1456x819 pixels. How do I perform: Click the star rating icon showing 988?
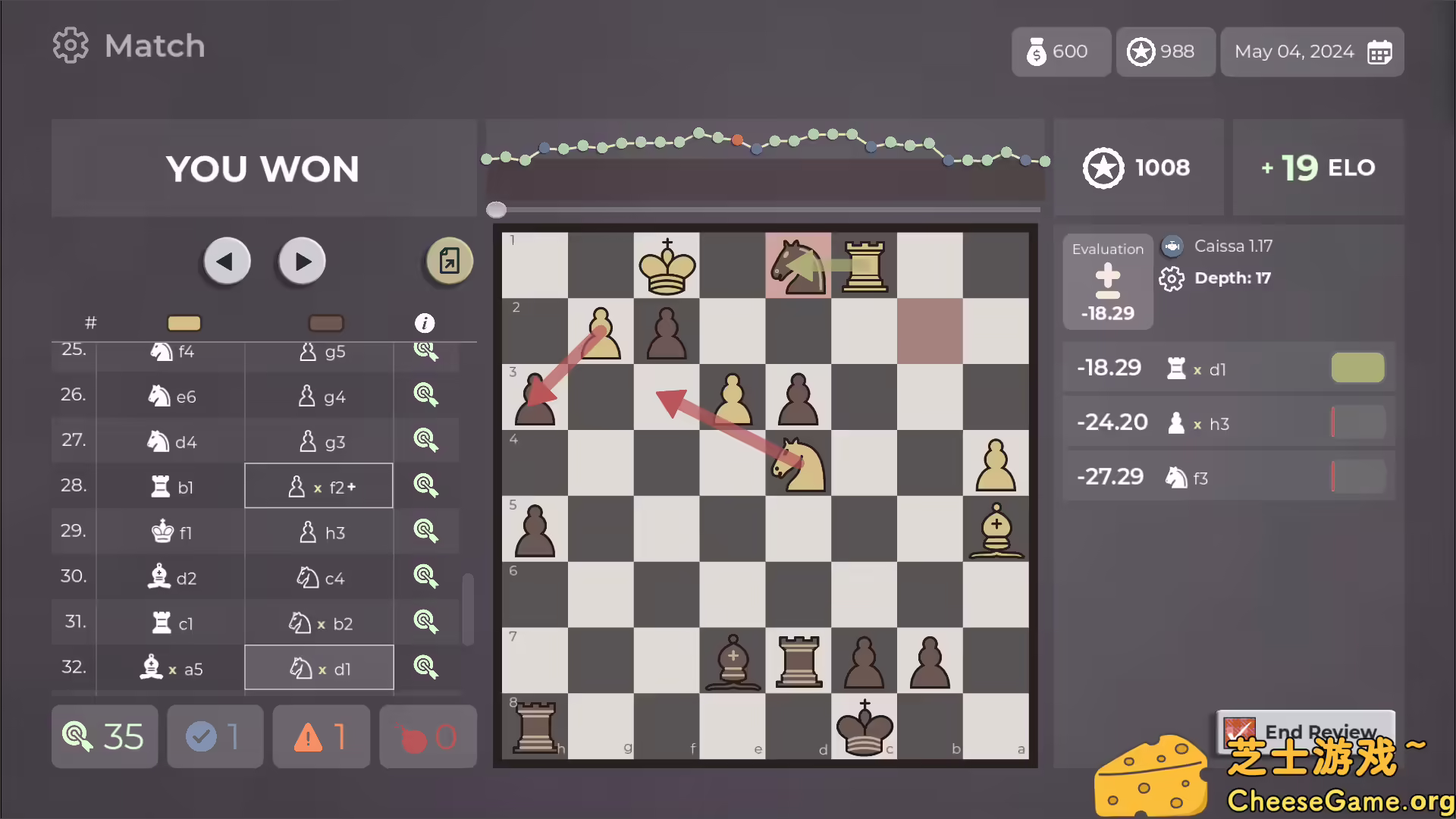click(1141, 52)
